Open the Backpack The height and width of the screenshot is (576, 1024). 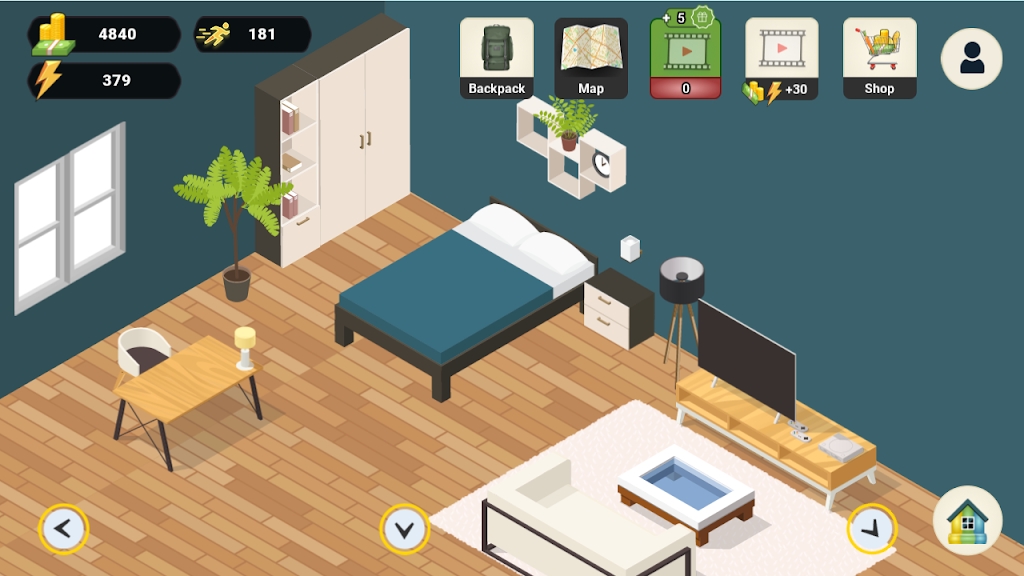tap(496, 58)
